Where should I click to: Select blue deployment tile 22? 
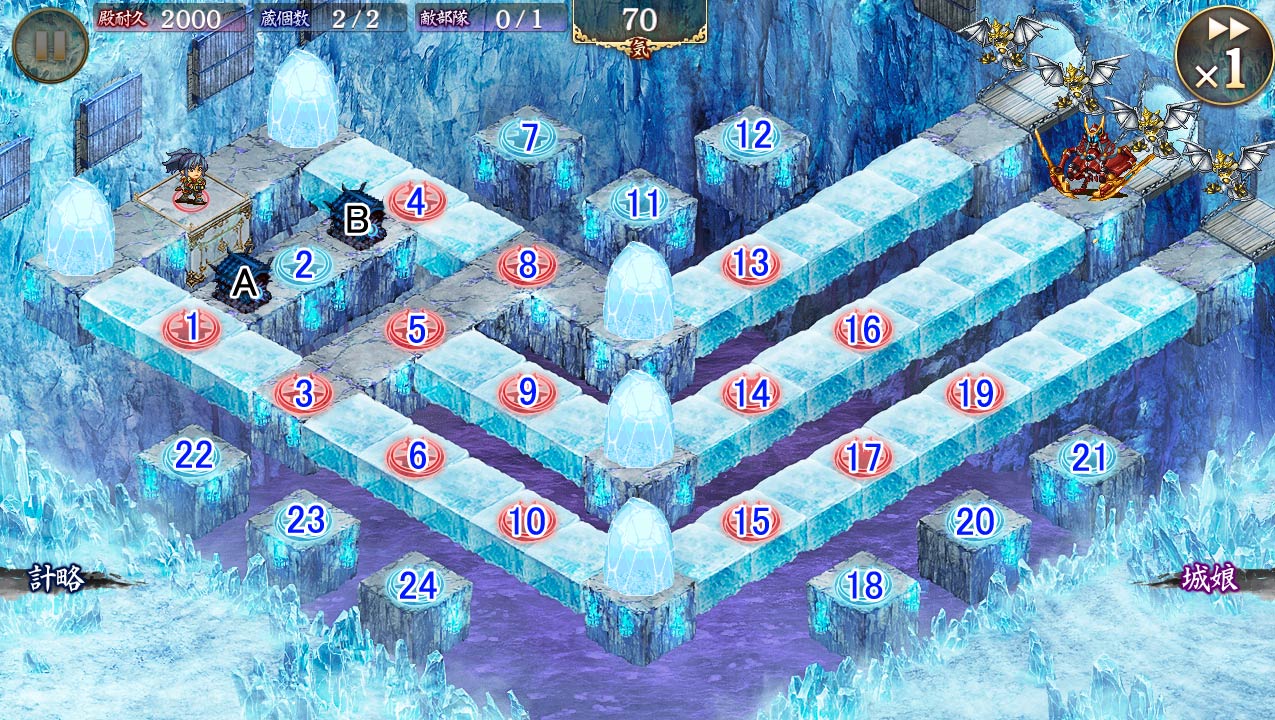coord(194,456)
